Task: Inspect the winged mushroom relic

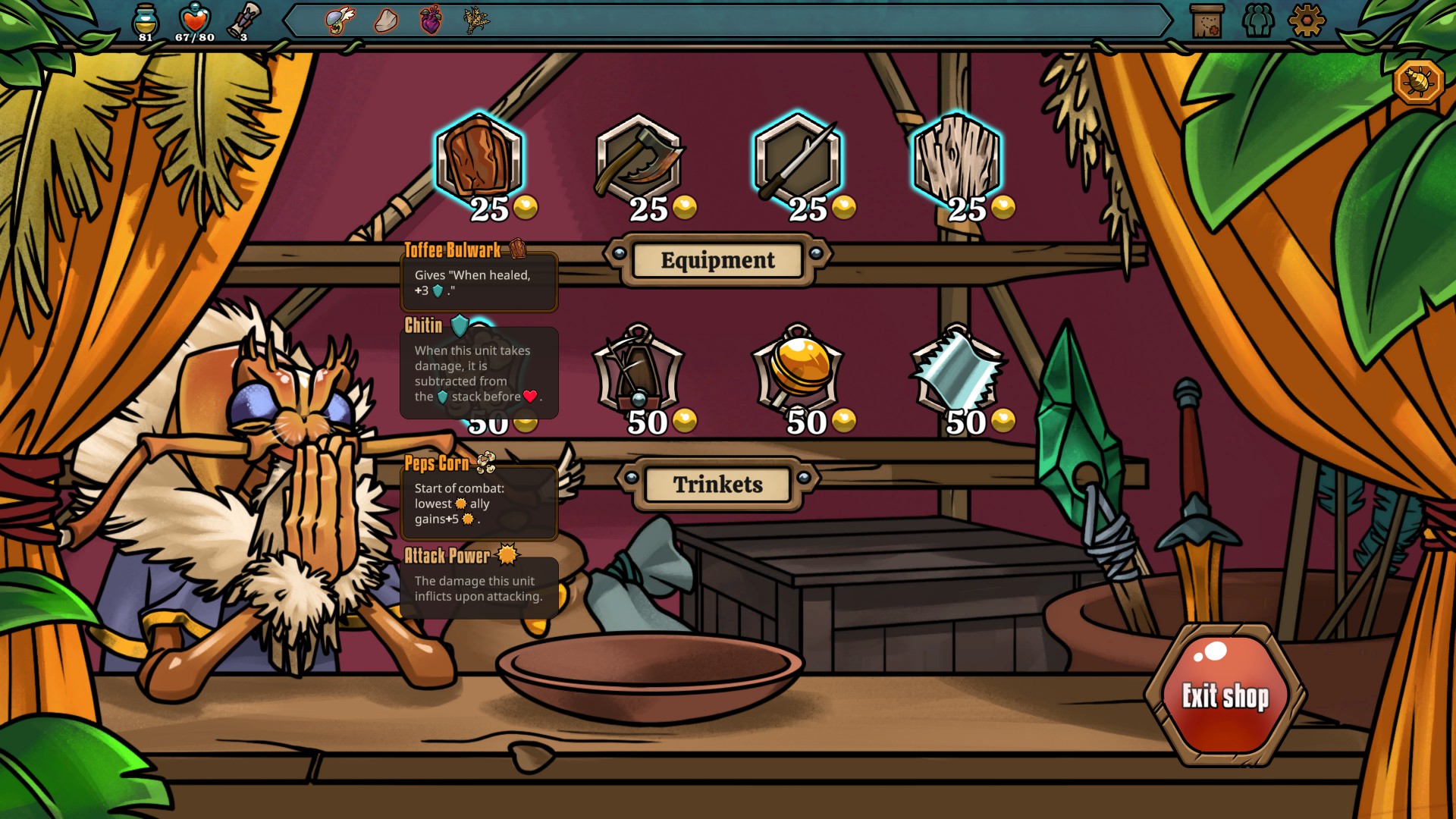Action: (x=340, y=20)
